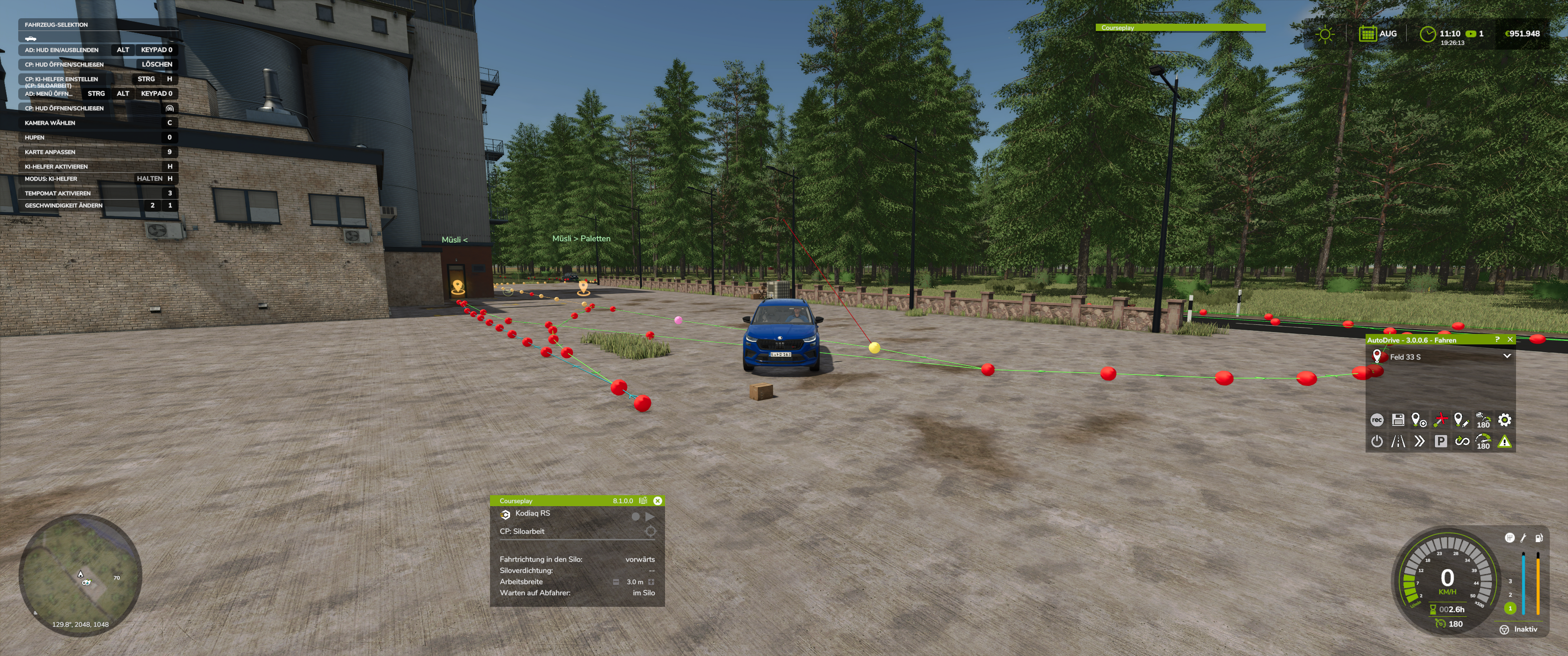
Task: Start the Courseplay helper with play button
Action: click(650, 517)
